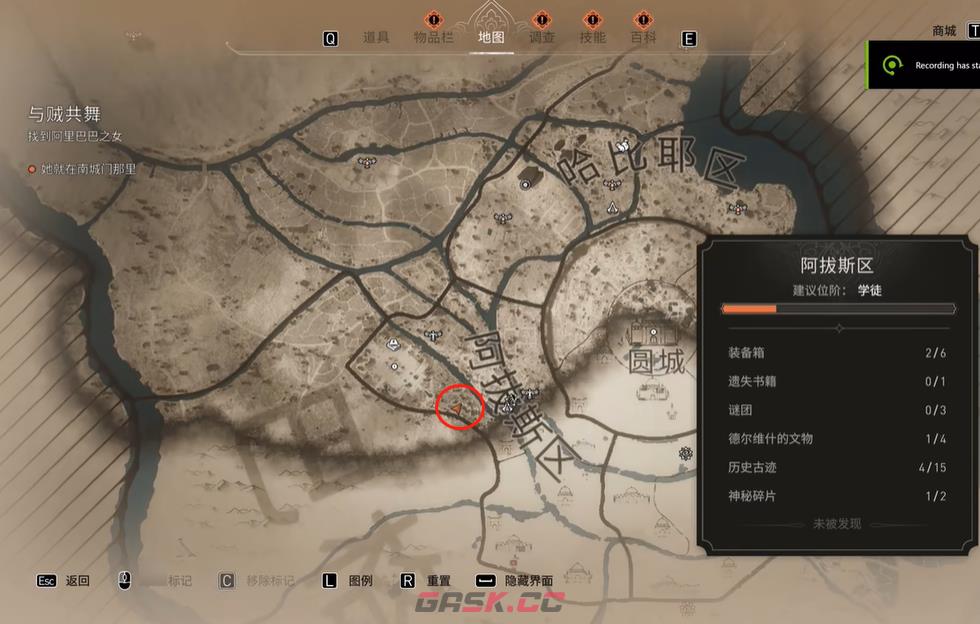This screenshot has height=624, width=980.
Task: Open the 图例 map legend
Action: (360, 581)
